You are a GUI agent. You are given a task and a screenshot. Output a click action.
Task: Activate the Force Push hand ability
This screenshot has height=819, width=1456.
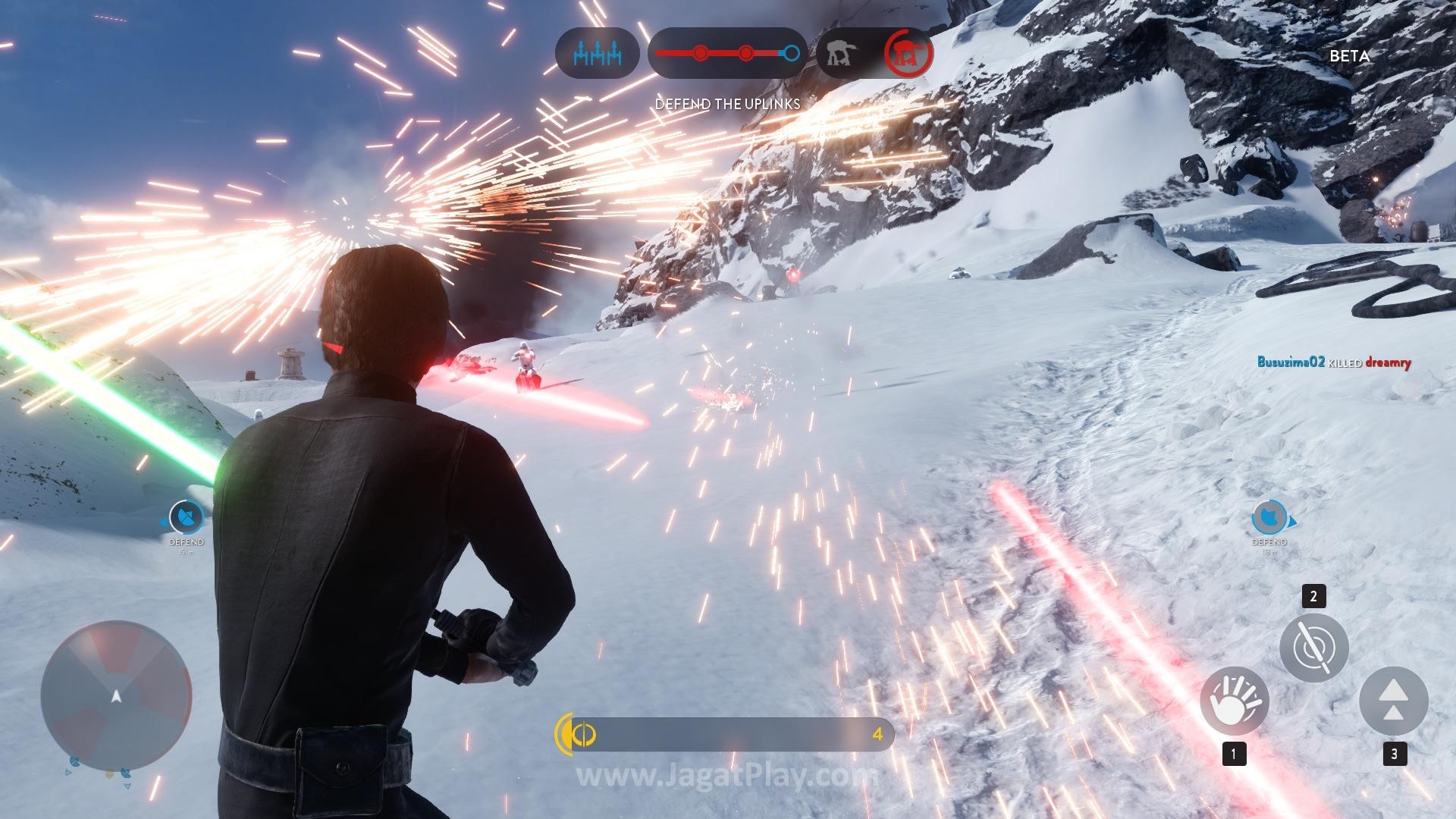coord(1234,701)
